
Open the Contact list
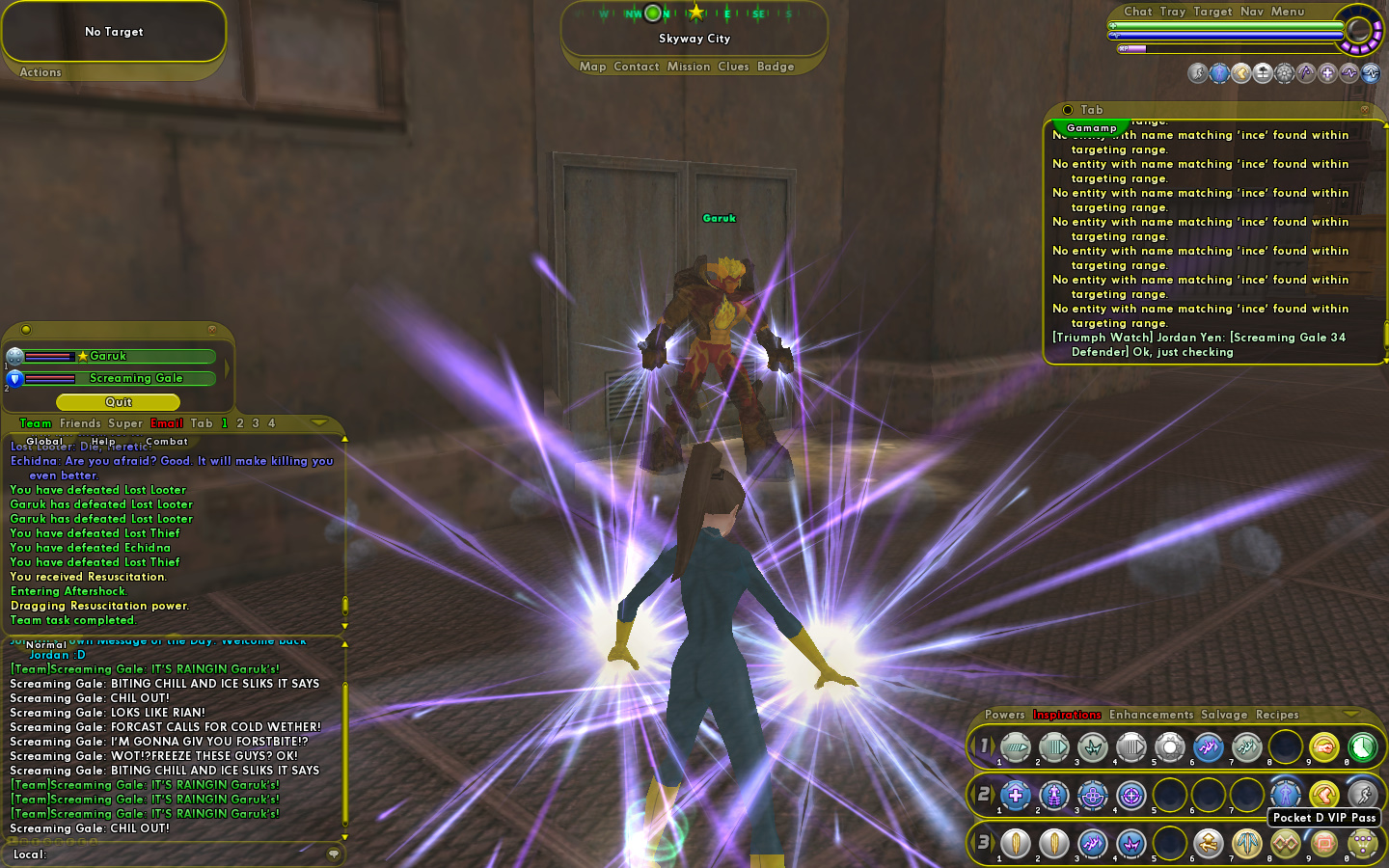636,67
